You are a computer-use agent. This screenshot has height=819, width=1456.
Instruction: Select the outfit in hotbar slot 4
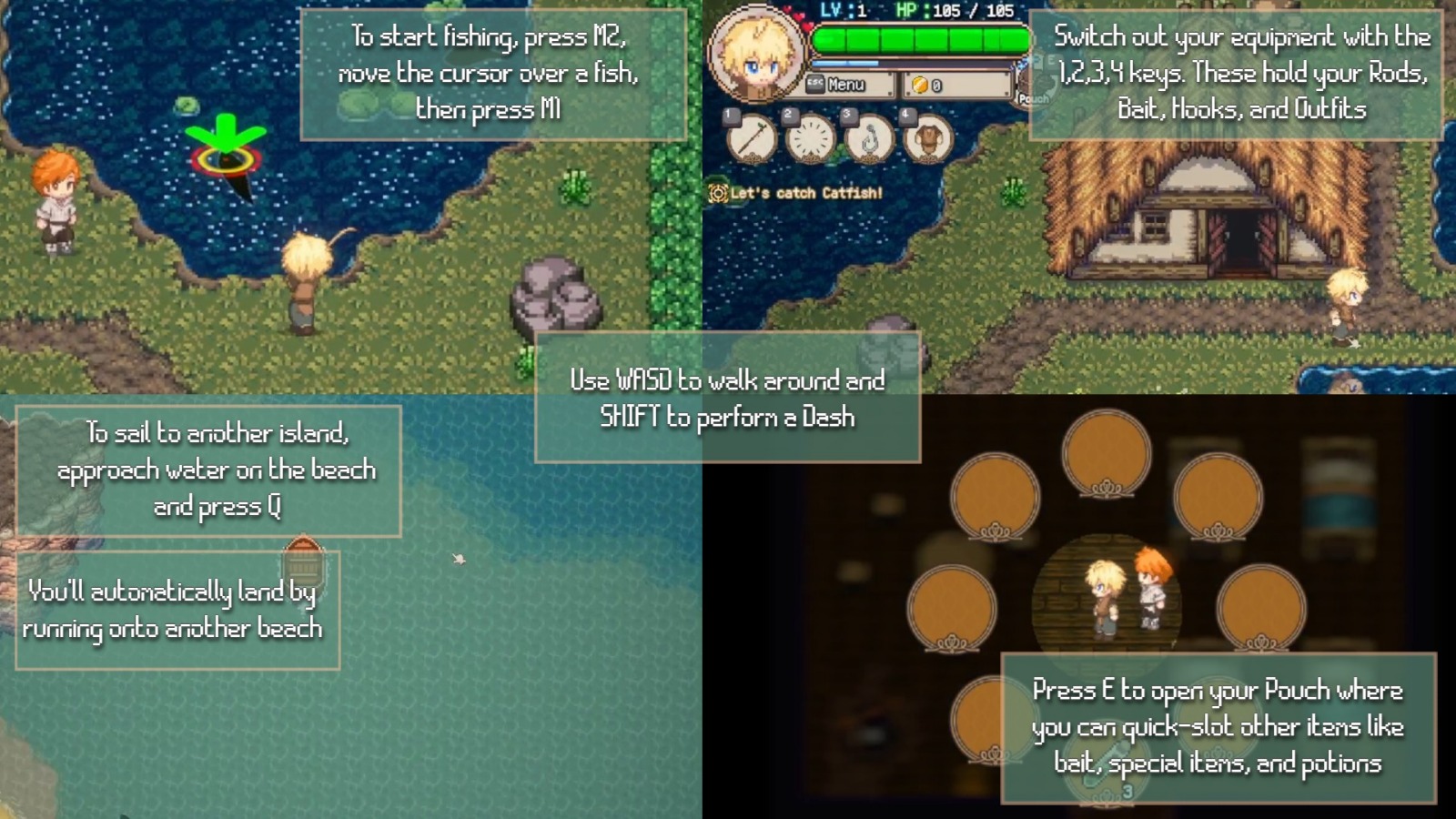(x=928, y=139)
